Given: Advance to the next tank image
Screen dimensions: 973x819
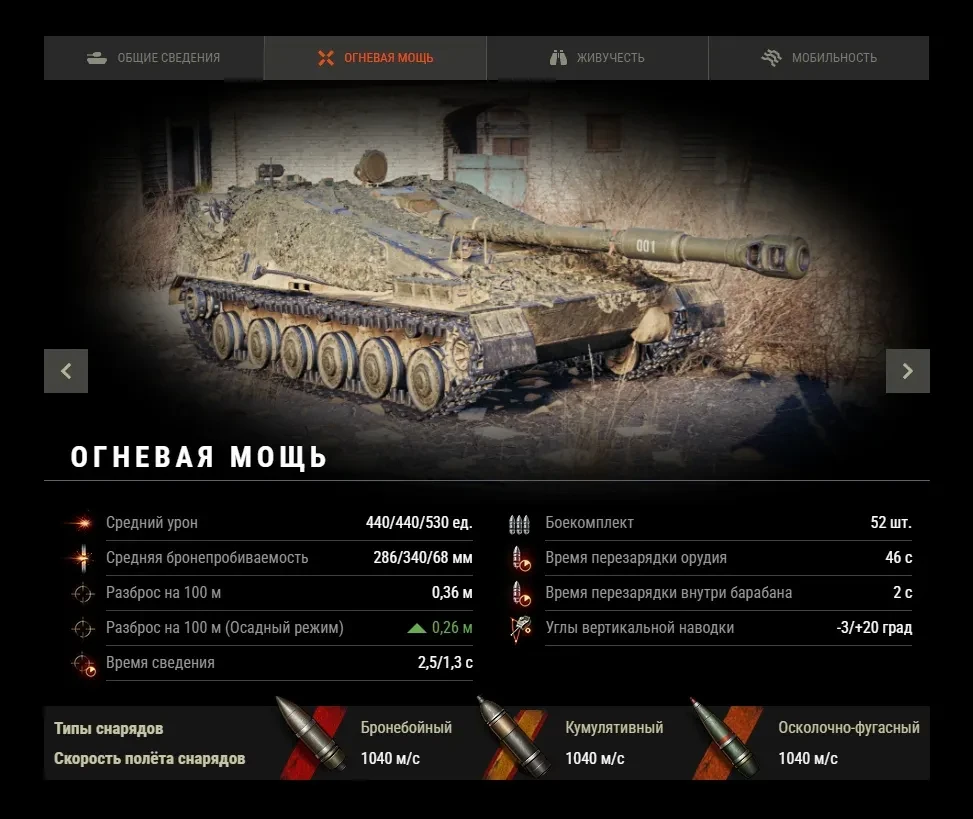Looking at the screenshot, I should pos(907,371).
